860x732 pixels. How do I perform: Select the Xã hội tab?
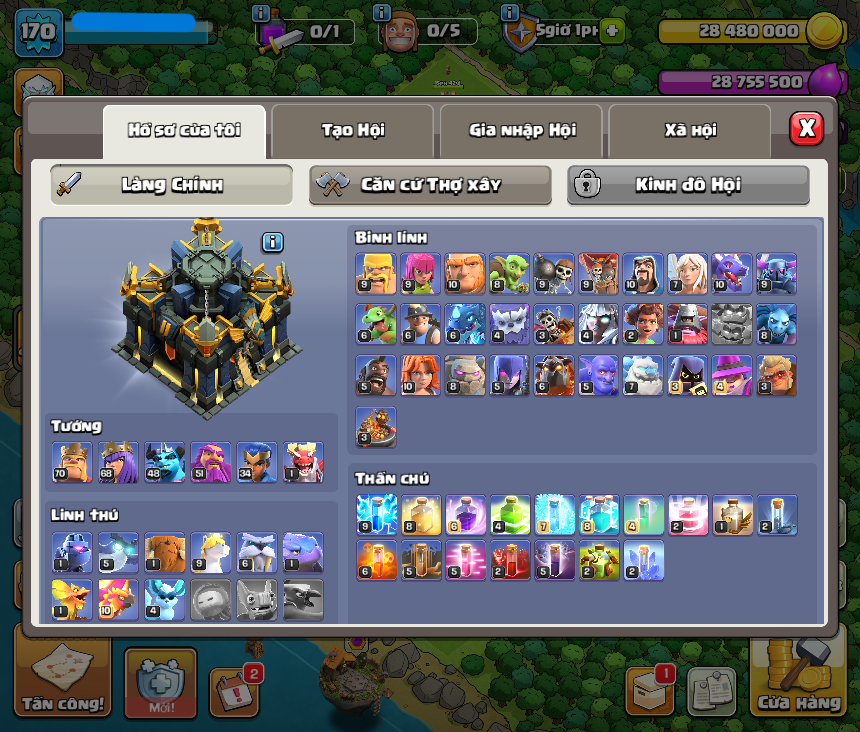690,131
